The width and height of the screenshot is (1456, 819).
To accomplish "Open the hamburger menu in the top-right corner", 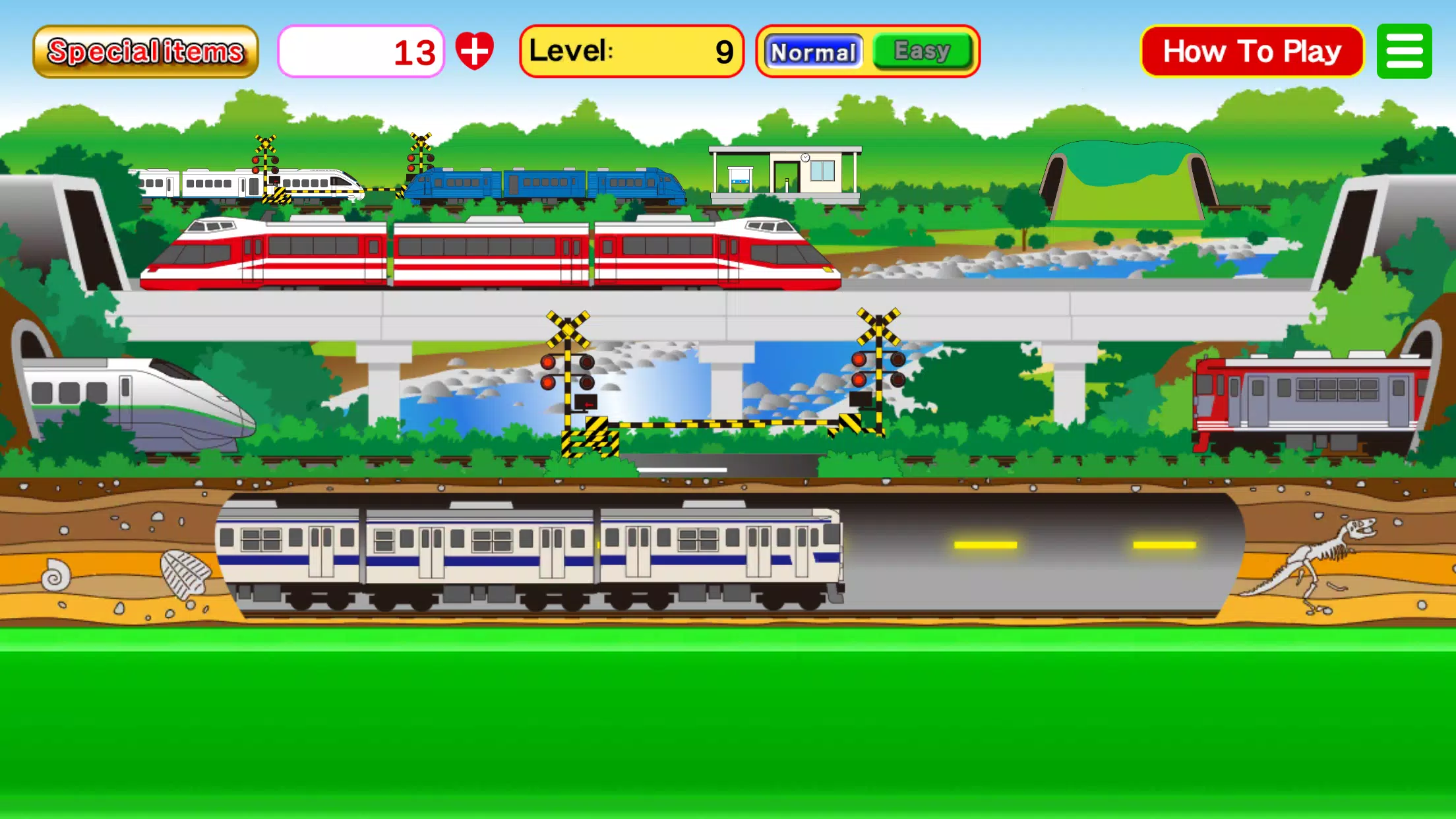I will (1404, 51).
